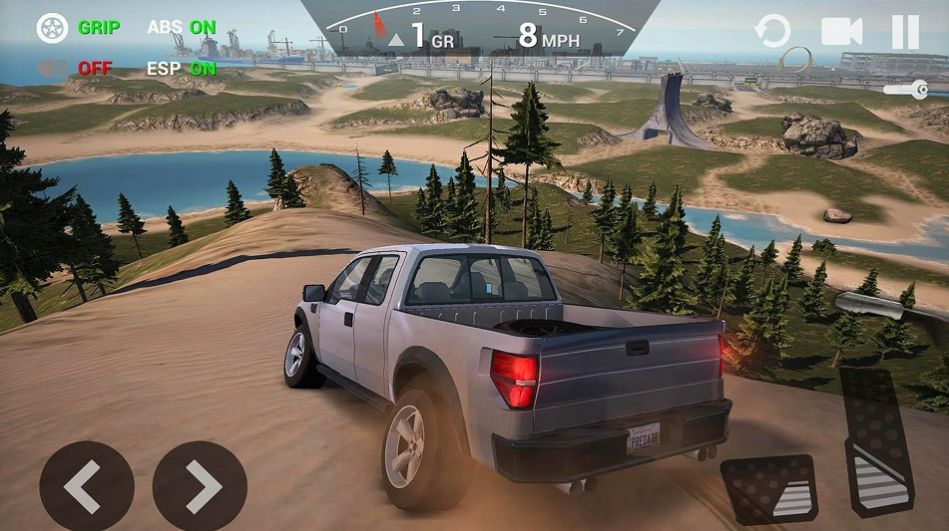Steer right with the right arrow button

tap(200, 487)
